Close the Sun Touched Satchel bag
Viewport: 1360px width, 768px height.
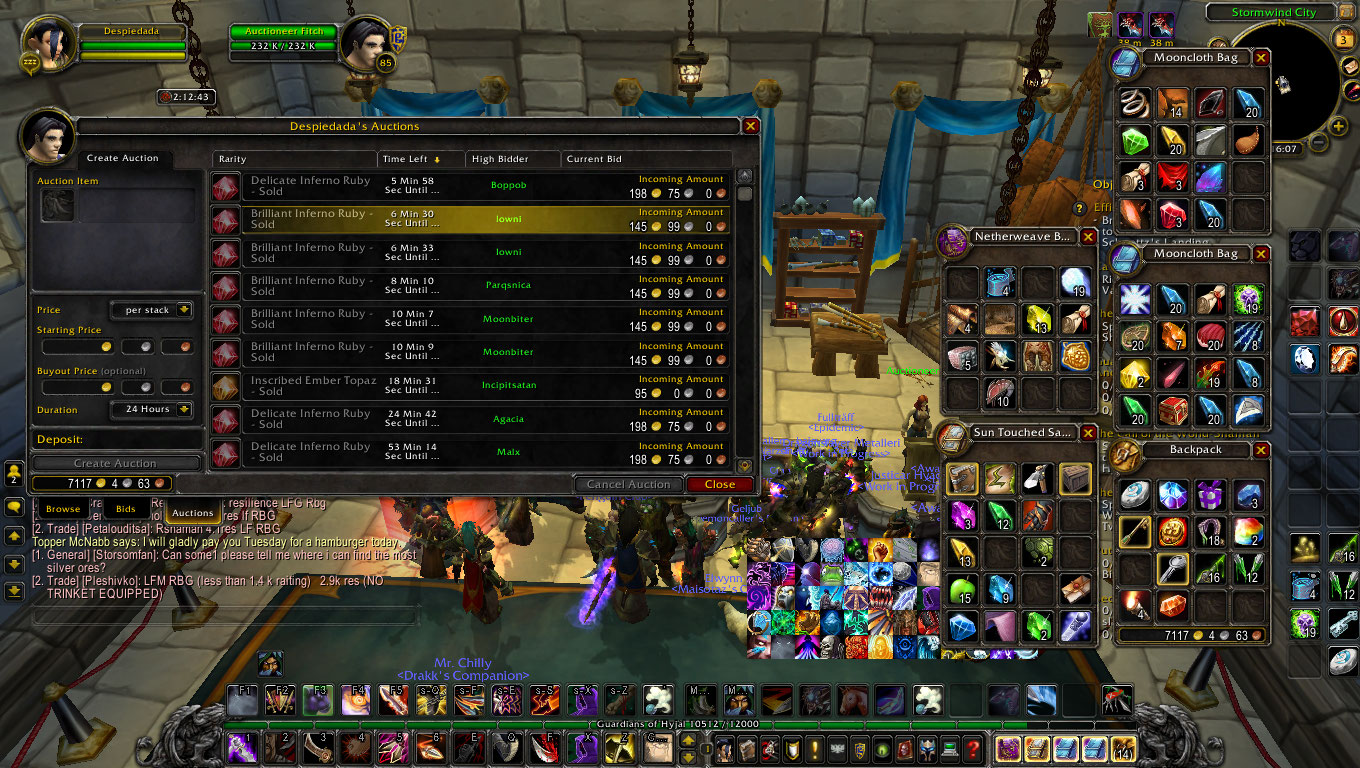(x=1088, y=433)
